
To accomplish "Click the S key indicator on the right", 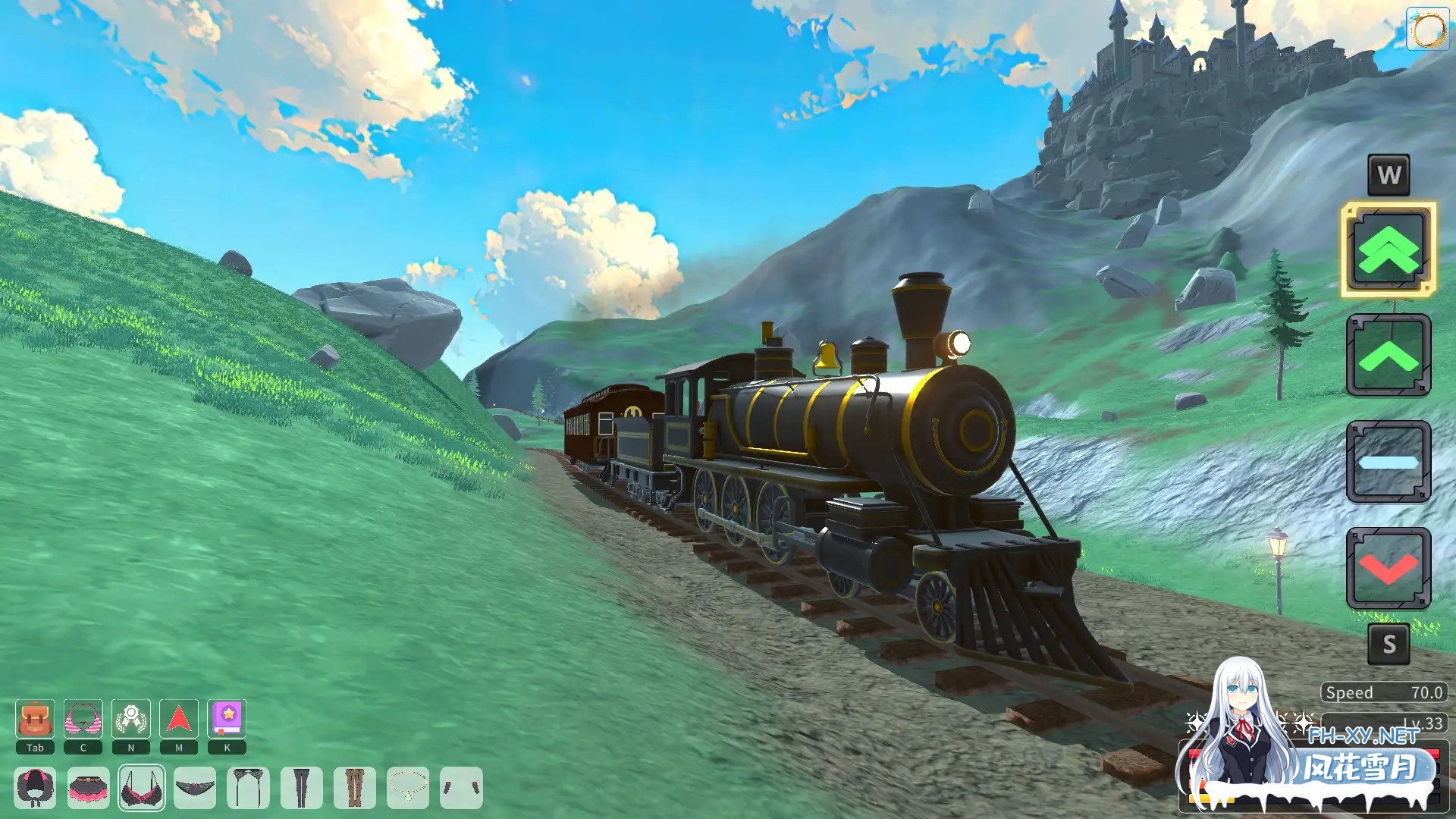I will pyautogui.click(x=1389, y=645).
